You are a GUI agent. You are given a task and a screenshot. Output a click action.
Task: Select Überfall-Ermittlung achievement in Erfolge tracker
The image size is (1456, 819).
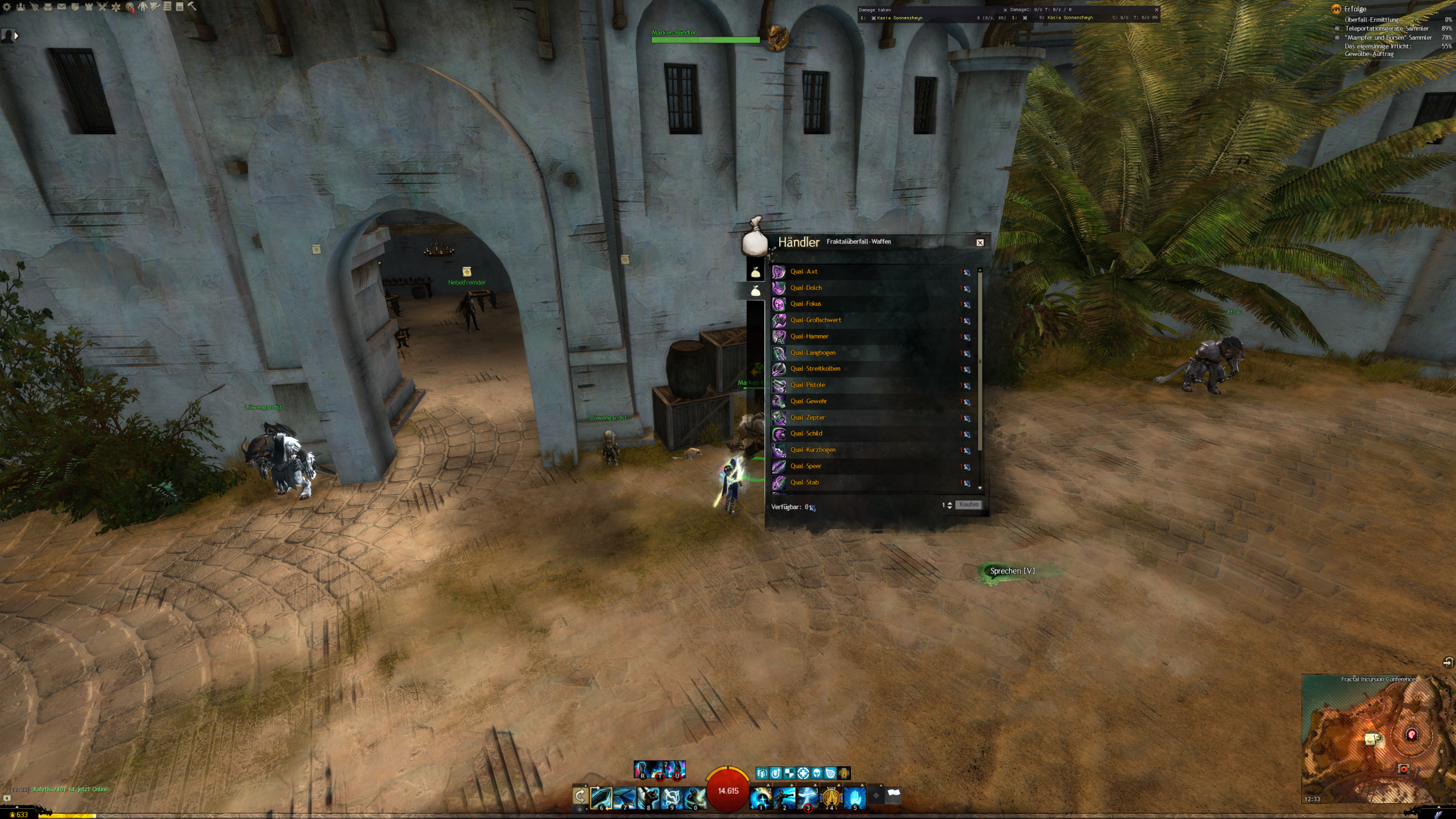[x=1371, y=20]
